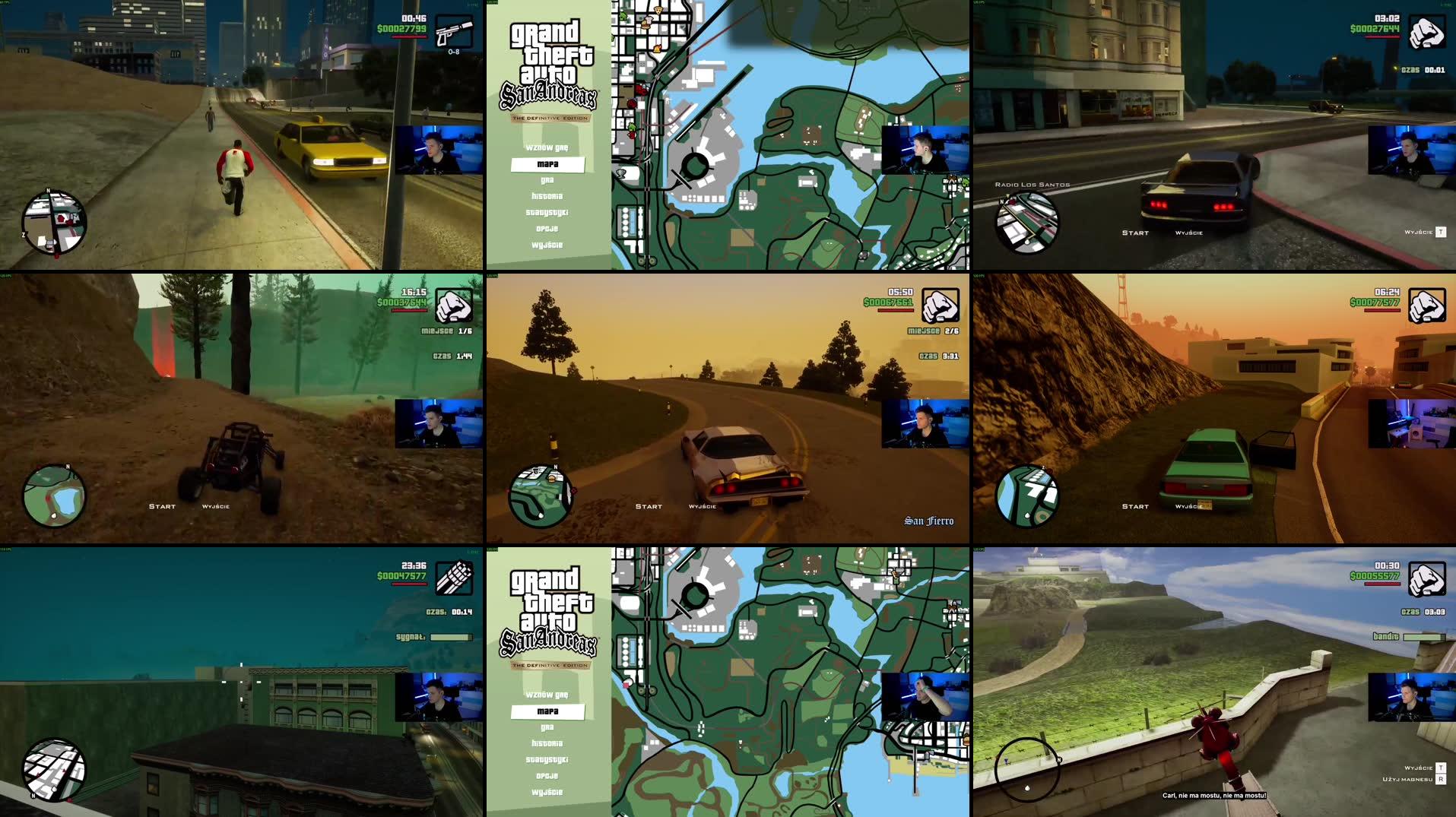
Task: Choose wyjście at the menu bottom
Action: [548, 245]
